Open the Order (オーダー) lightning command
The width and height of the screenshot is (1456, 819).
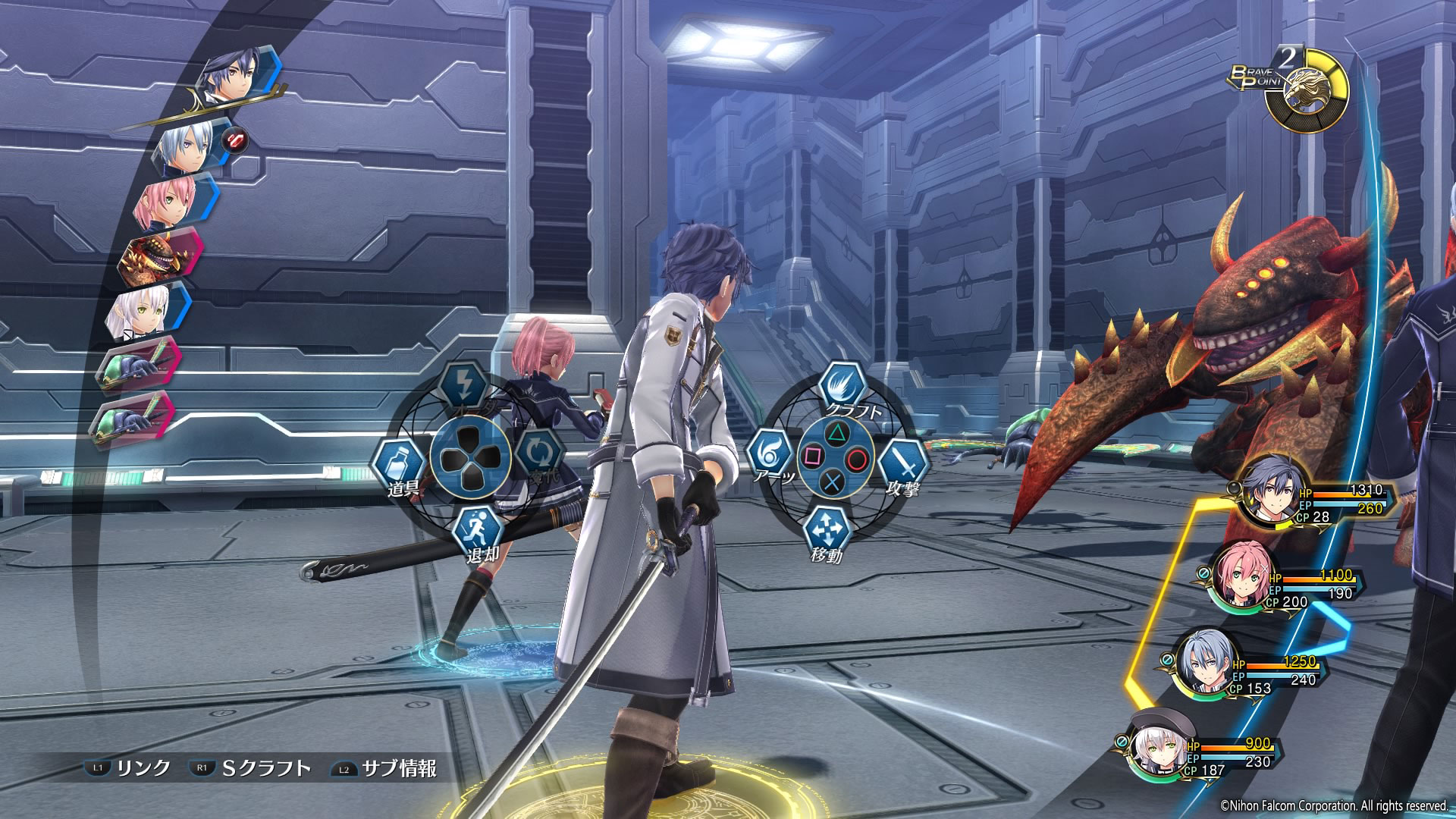tap(463, 386)
